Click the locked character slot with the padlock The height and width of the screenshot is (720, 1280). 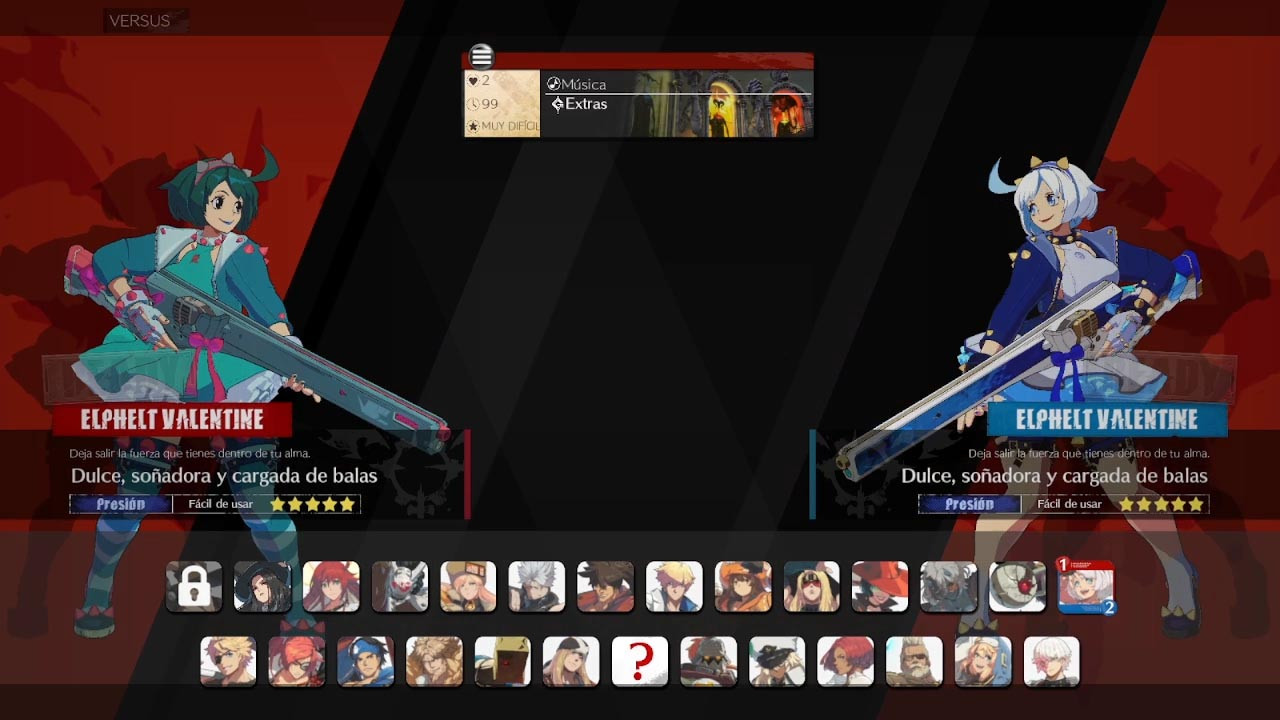tap(193, 587)
